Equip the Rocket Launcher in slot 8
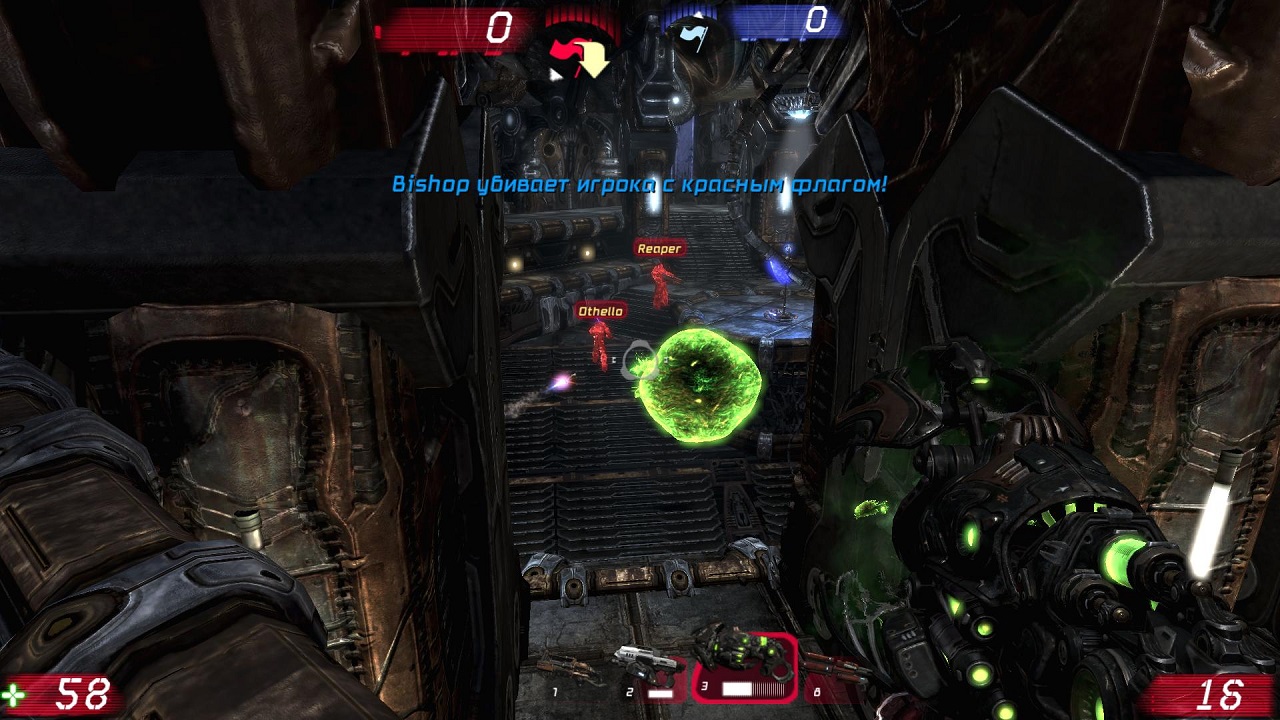The height and width of the screenshot is (720, 1280). coord(836,668)
